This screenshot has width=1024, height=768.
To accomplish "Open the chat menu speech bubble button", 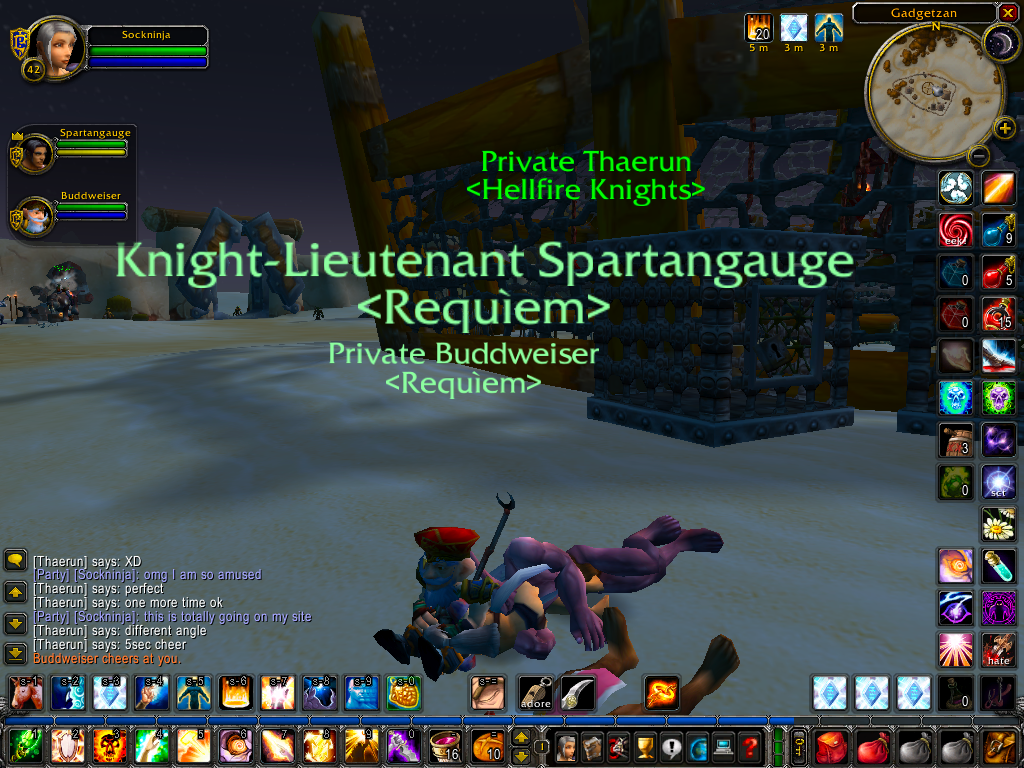I will coord(15,560).
